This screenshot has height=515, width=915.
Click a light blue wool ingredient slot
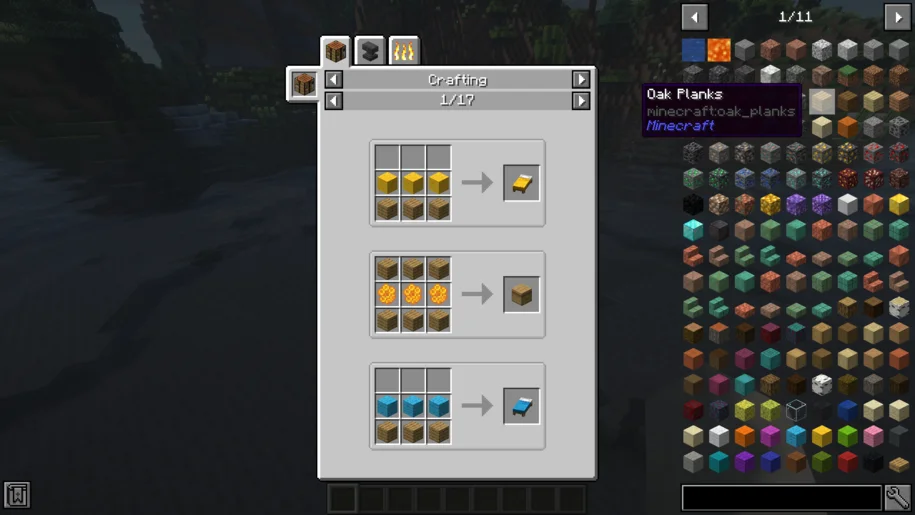[x=413, y=407]
